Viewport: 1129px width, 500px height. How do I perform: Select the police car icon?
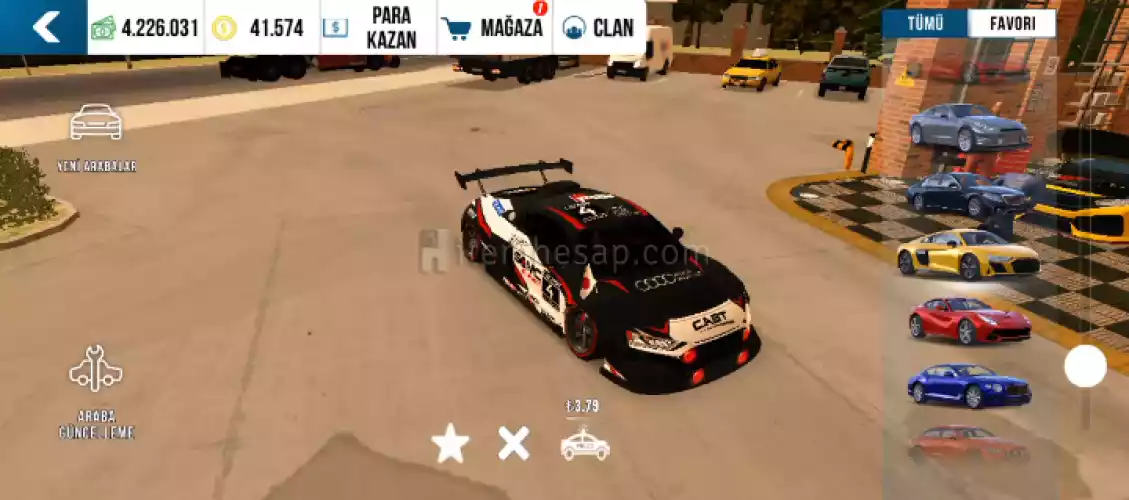pyautogui.click(x=585, y=444)
